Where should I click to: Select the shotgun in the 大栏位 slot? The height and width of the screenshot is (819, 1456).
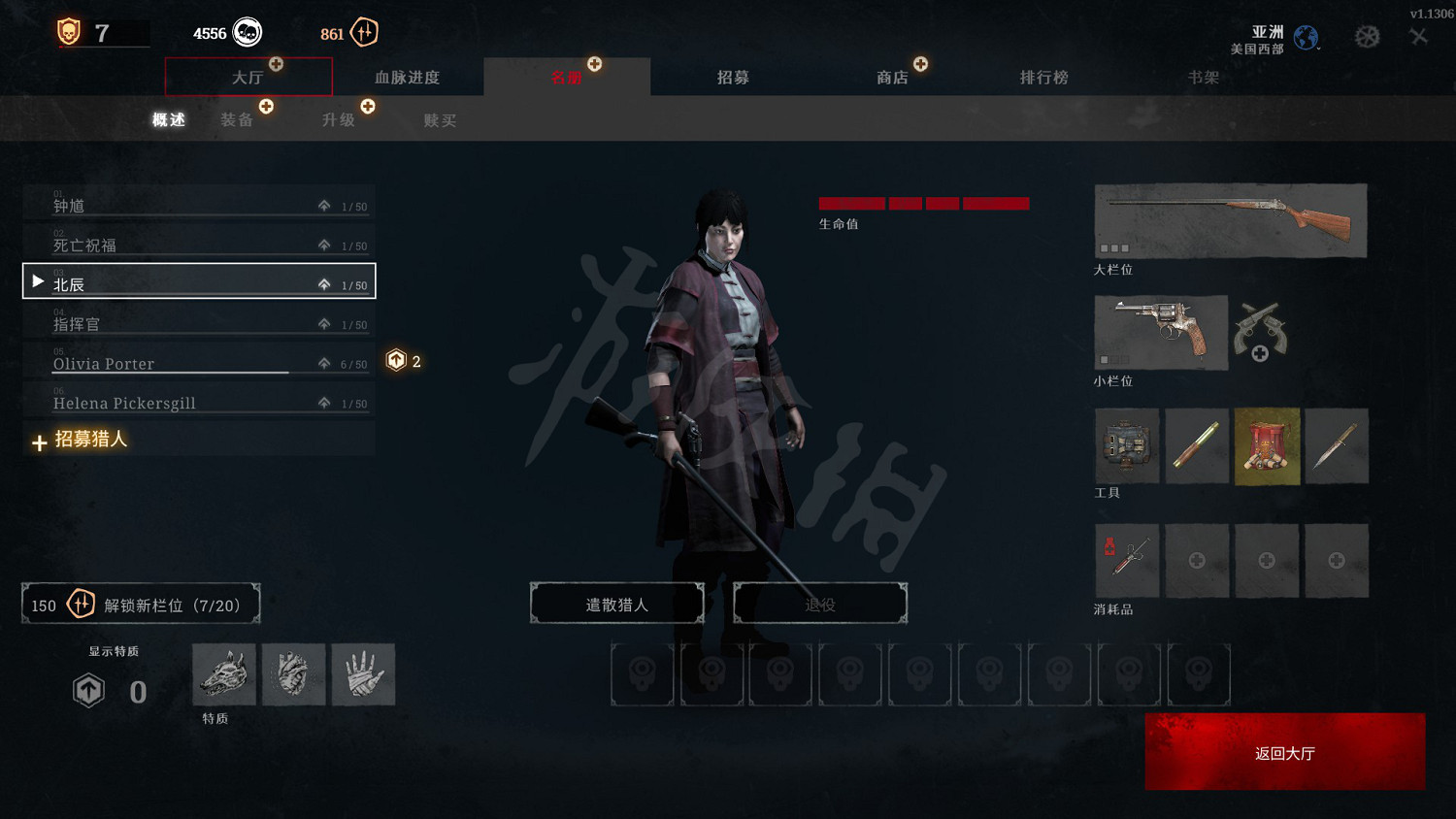tap(1229, 220)
